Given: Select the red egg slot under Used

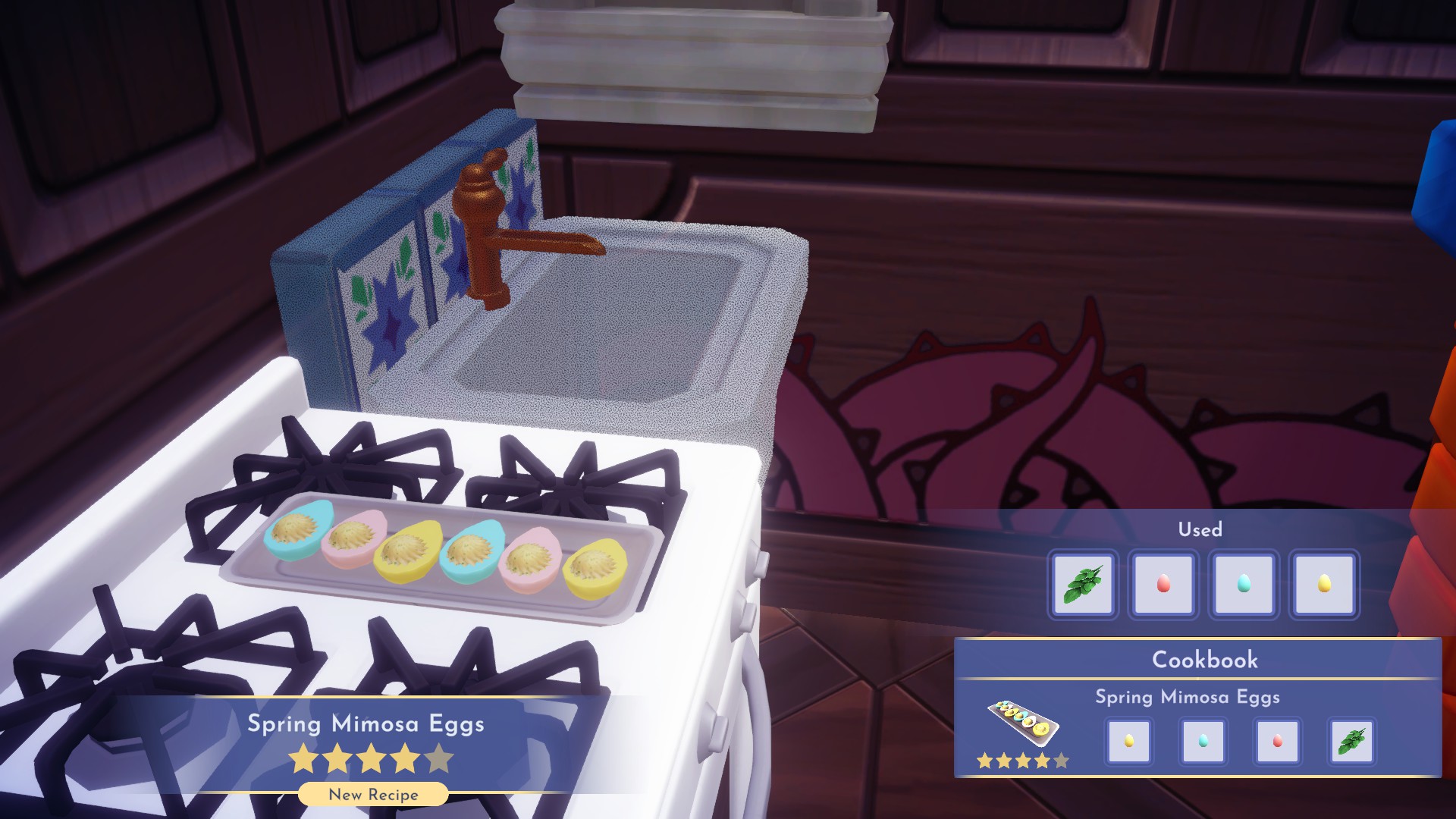Looking at the screenshot, I should 1163,584.
